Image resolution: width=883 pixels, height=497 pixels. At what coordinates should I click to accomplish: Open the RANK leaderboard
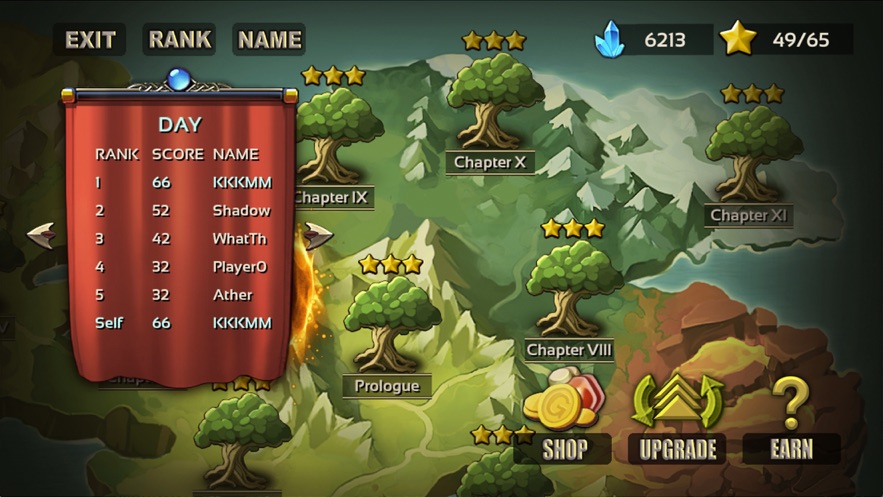(180, 40)
